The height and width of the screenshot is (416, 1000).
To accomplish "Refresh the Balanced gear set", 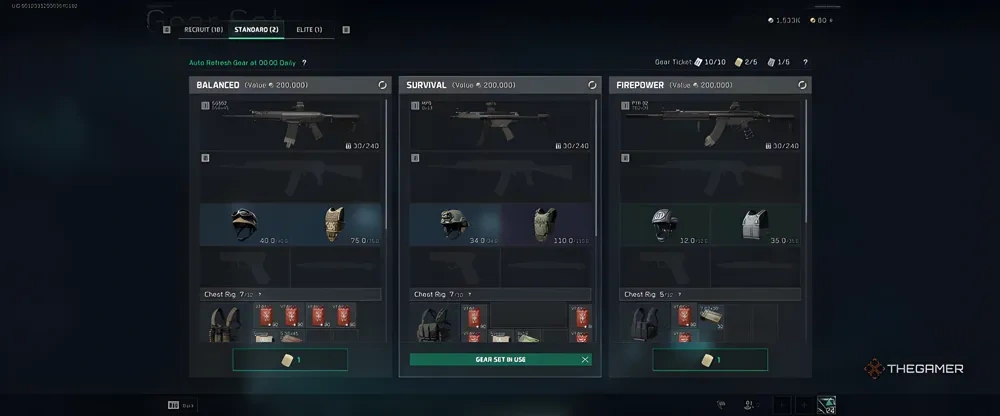I will point(382,86).
